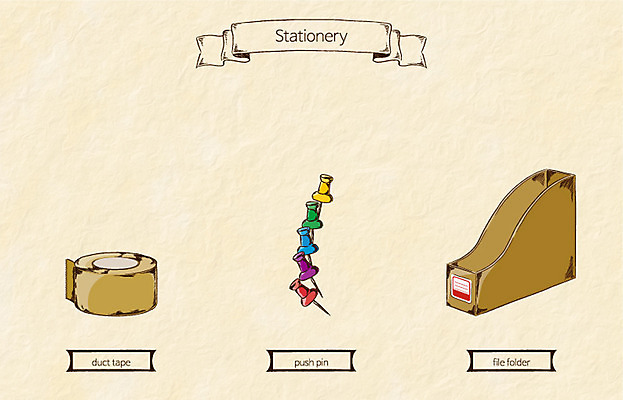Choose the brown file folder picture

point(512,242)
